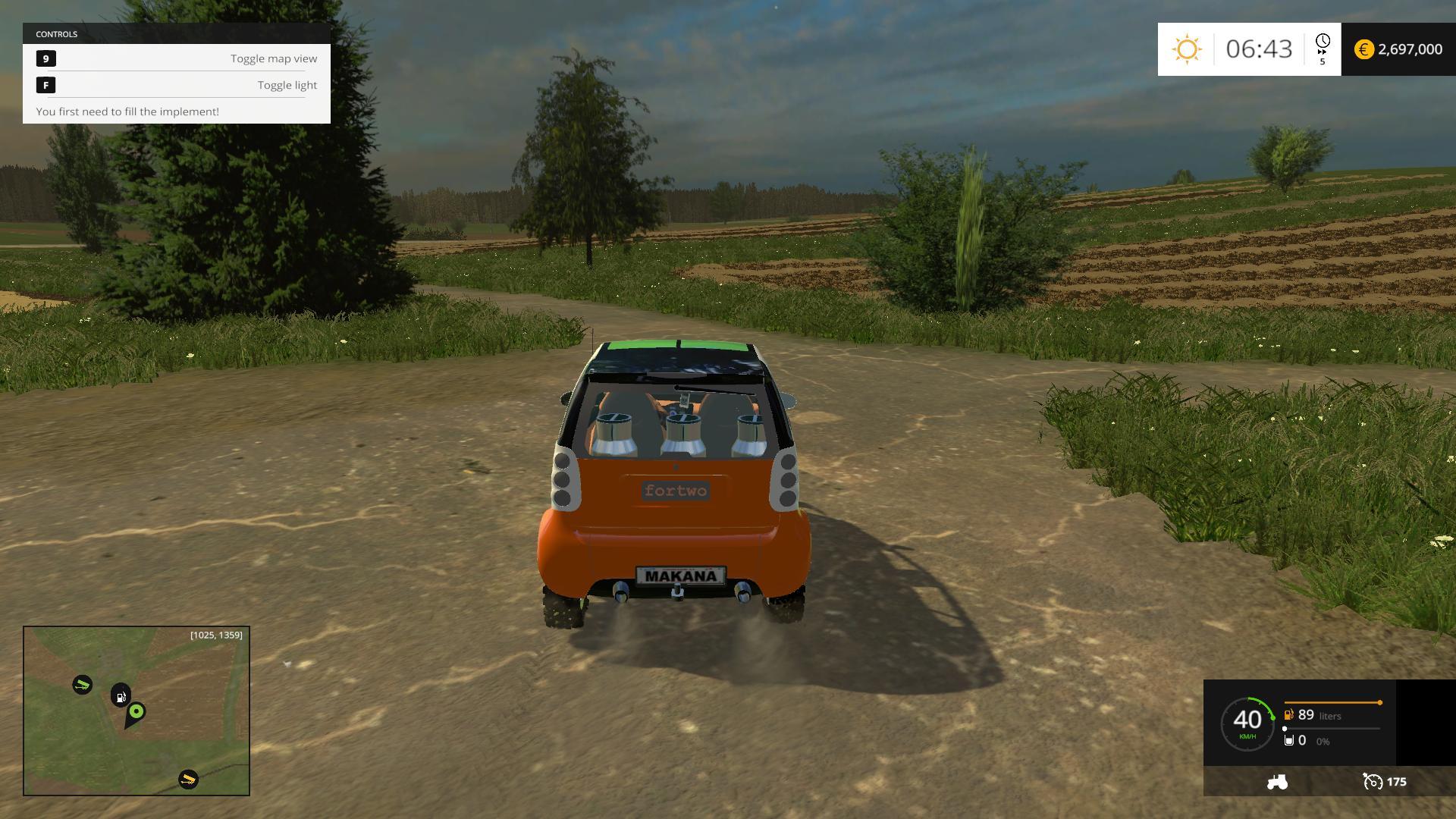This screenshot has width=1456, height=819.
Task: Click the sun weather icon
Action: [1187, 49]
